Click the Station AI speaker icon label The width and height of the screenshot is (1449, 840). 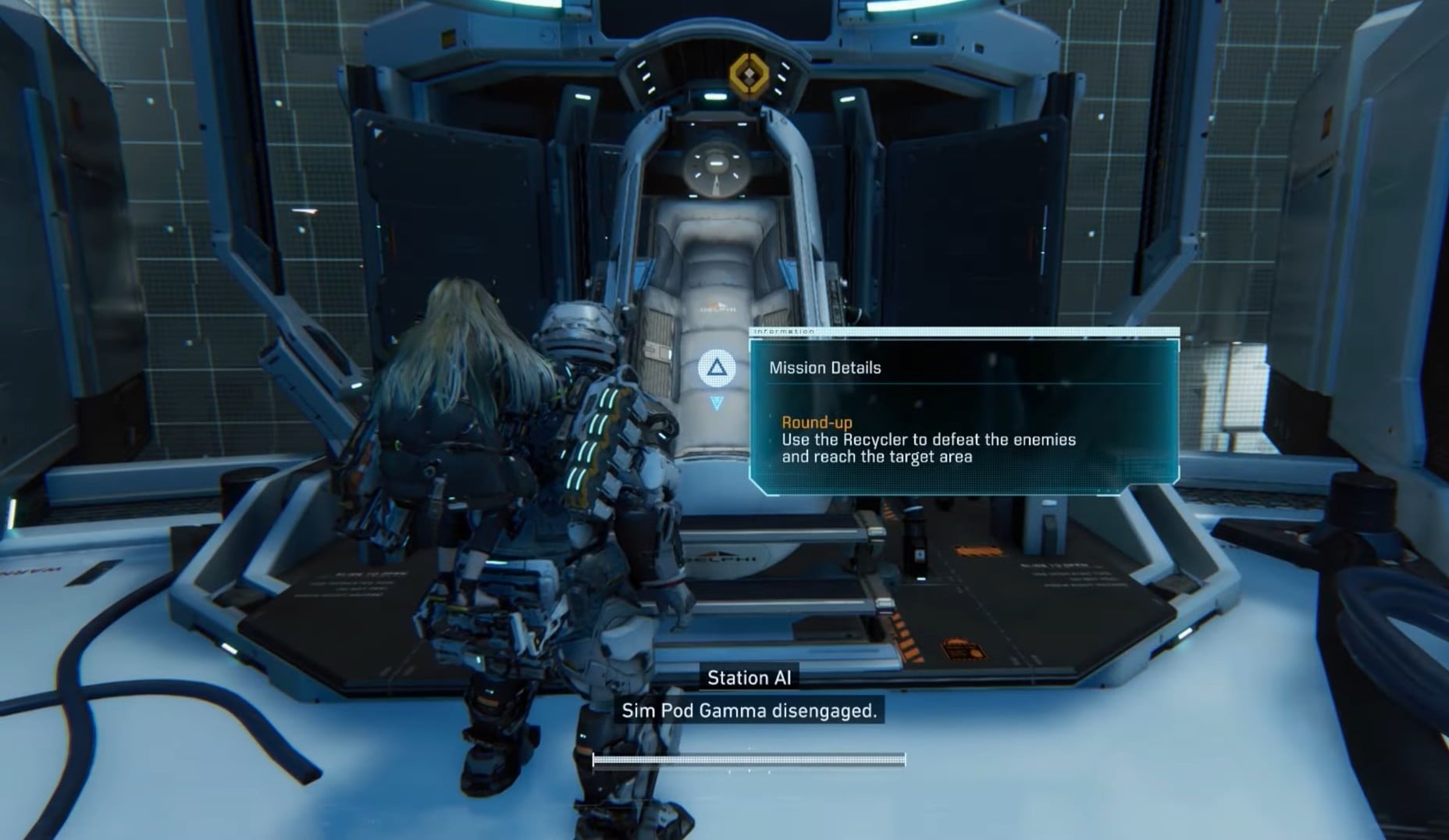[x=750, y=678]
